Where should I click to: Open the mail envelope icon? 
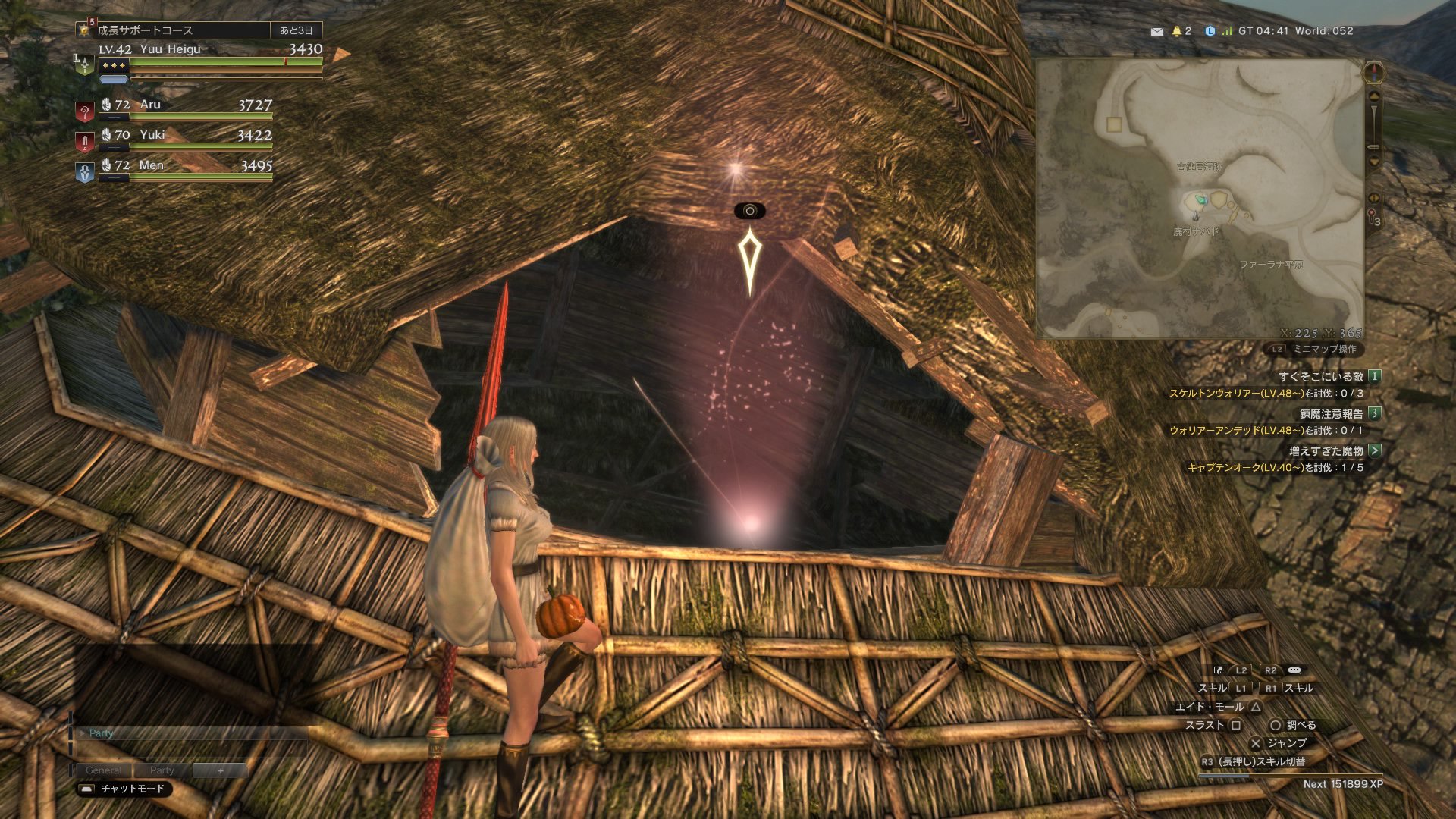tap(1156, 32)
